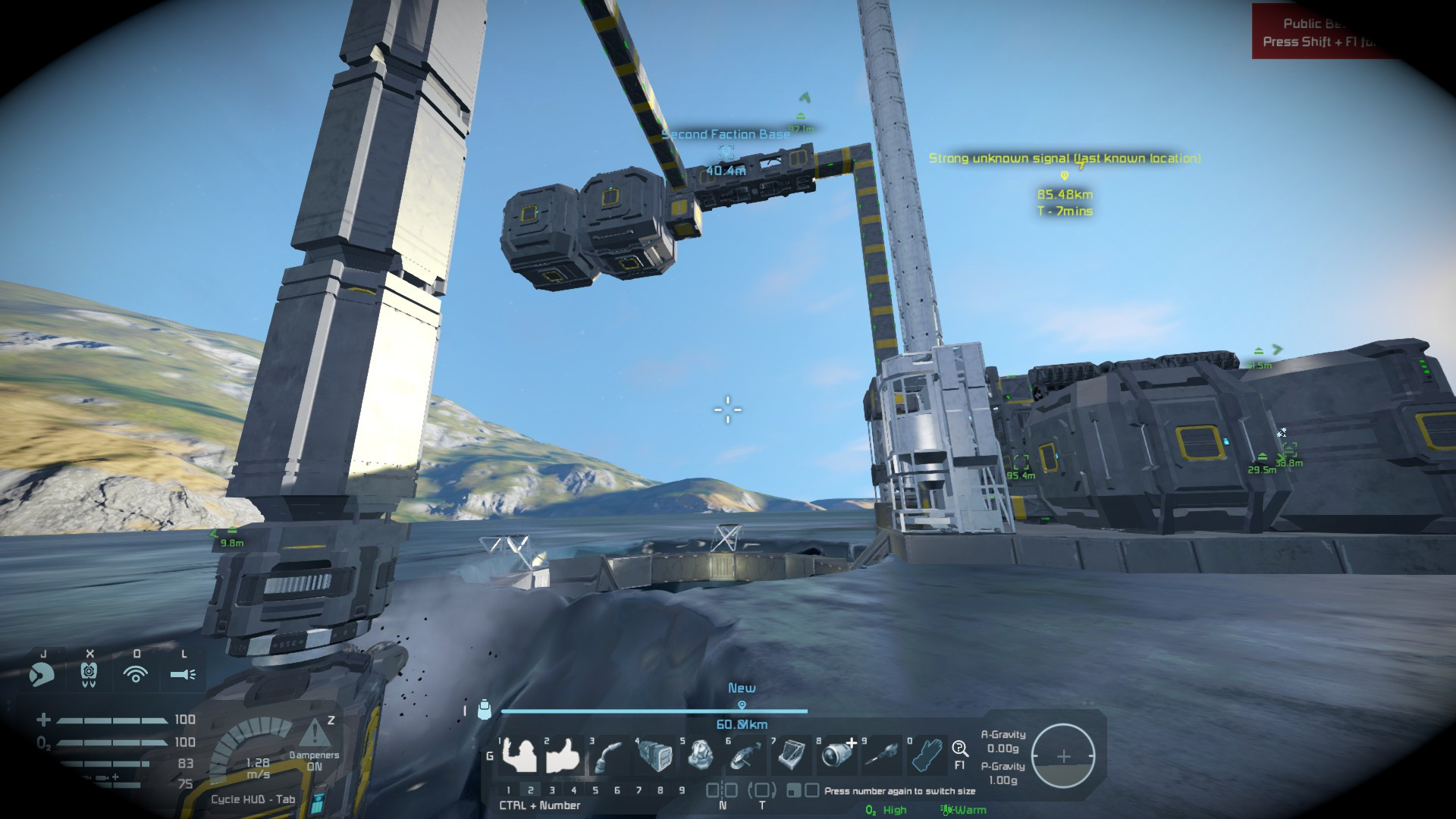This screenshot has width=1456, height=819.
Task: Toggle the flashlight icon
Action: point(183,673)
